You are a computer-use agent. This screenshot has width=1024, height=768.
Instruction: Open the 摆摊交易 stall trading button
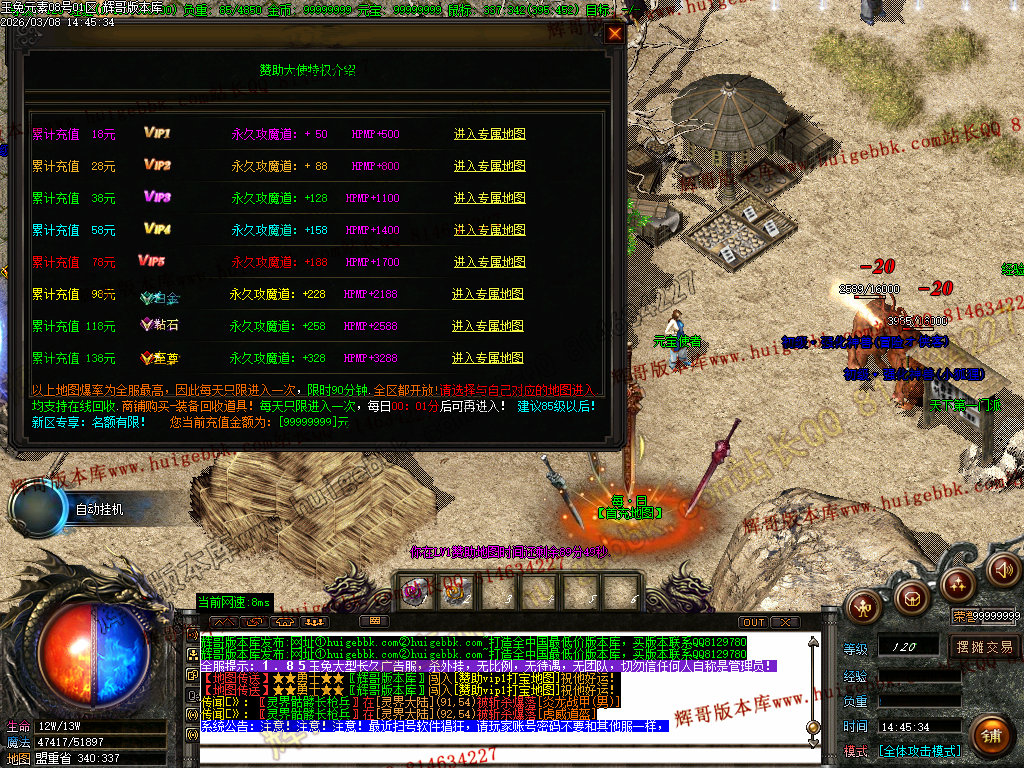tap(984, 647)
